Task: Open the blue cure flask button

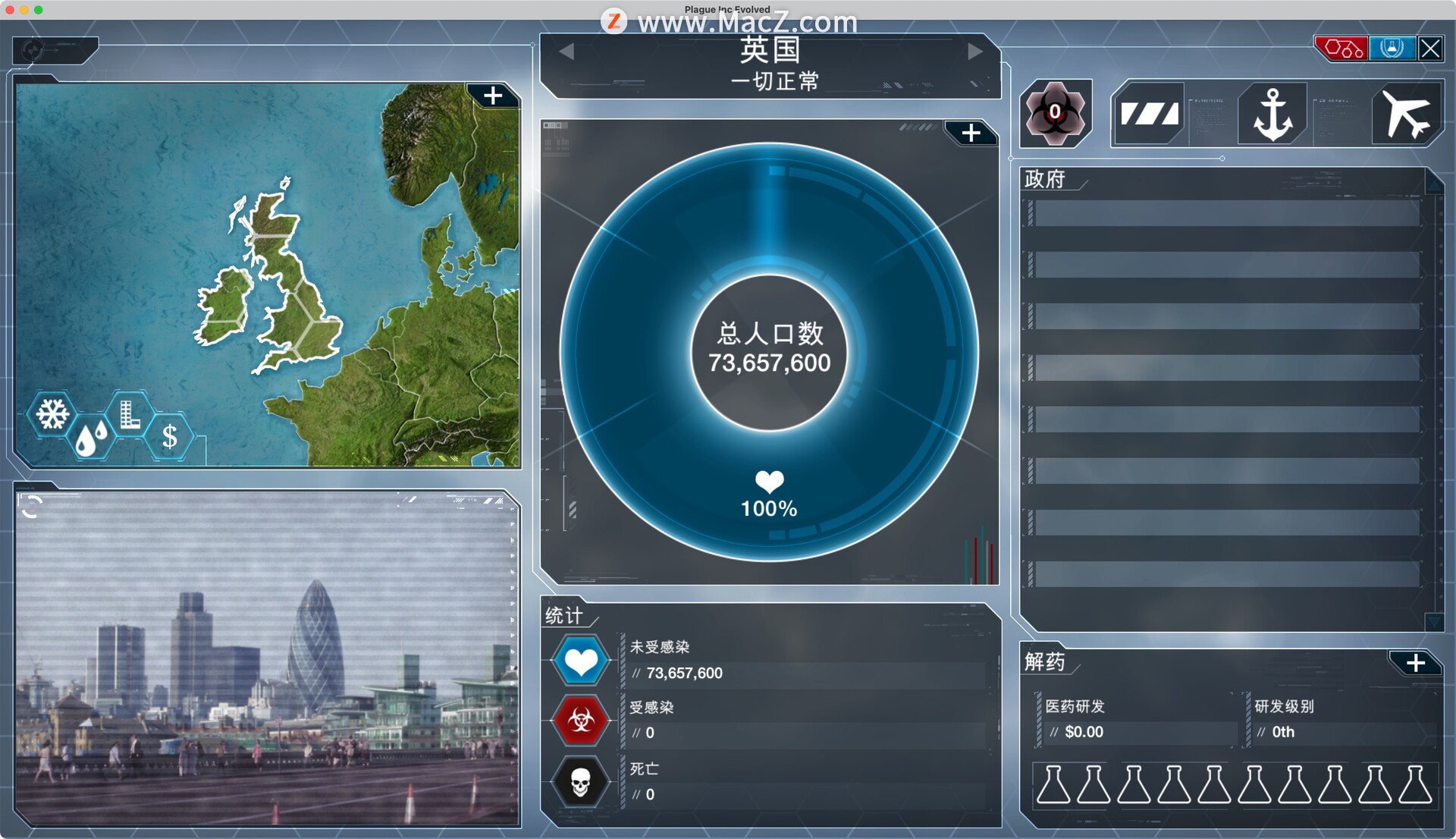Action: [1392, 49]
